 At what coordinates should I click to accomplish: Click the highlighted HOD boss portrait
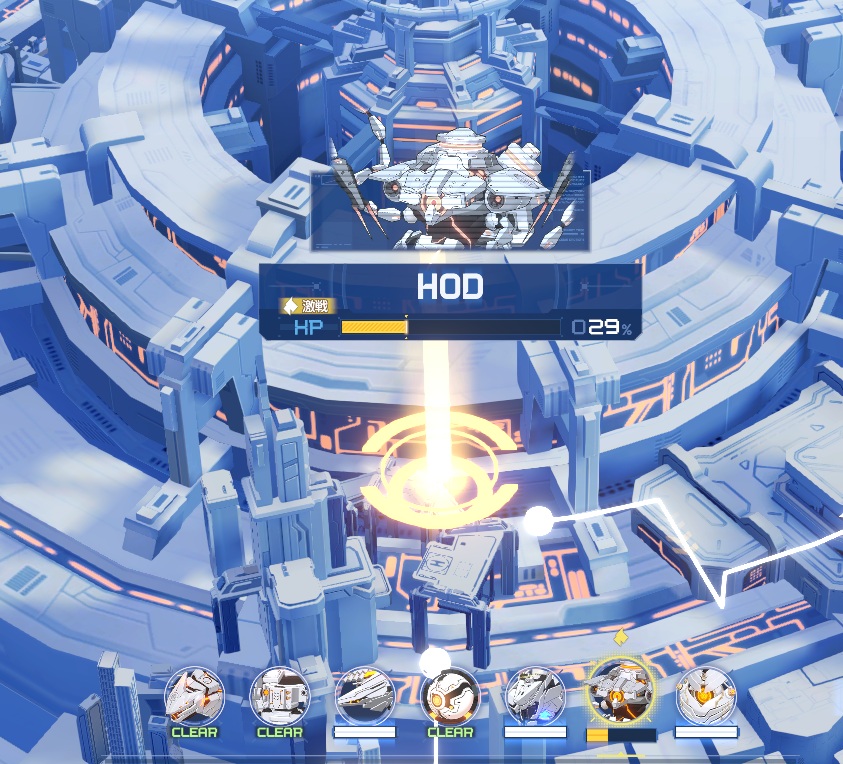click(x=620, y=694)
